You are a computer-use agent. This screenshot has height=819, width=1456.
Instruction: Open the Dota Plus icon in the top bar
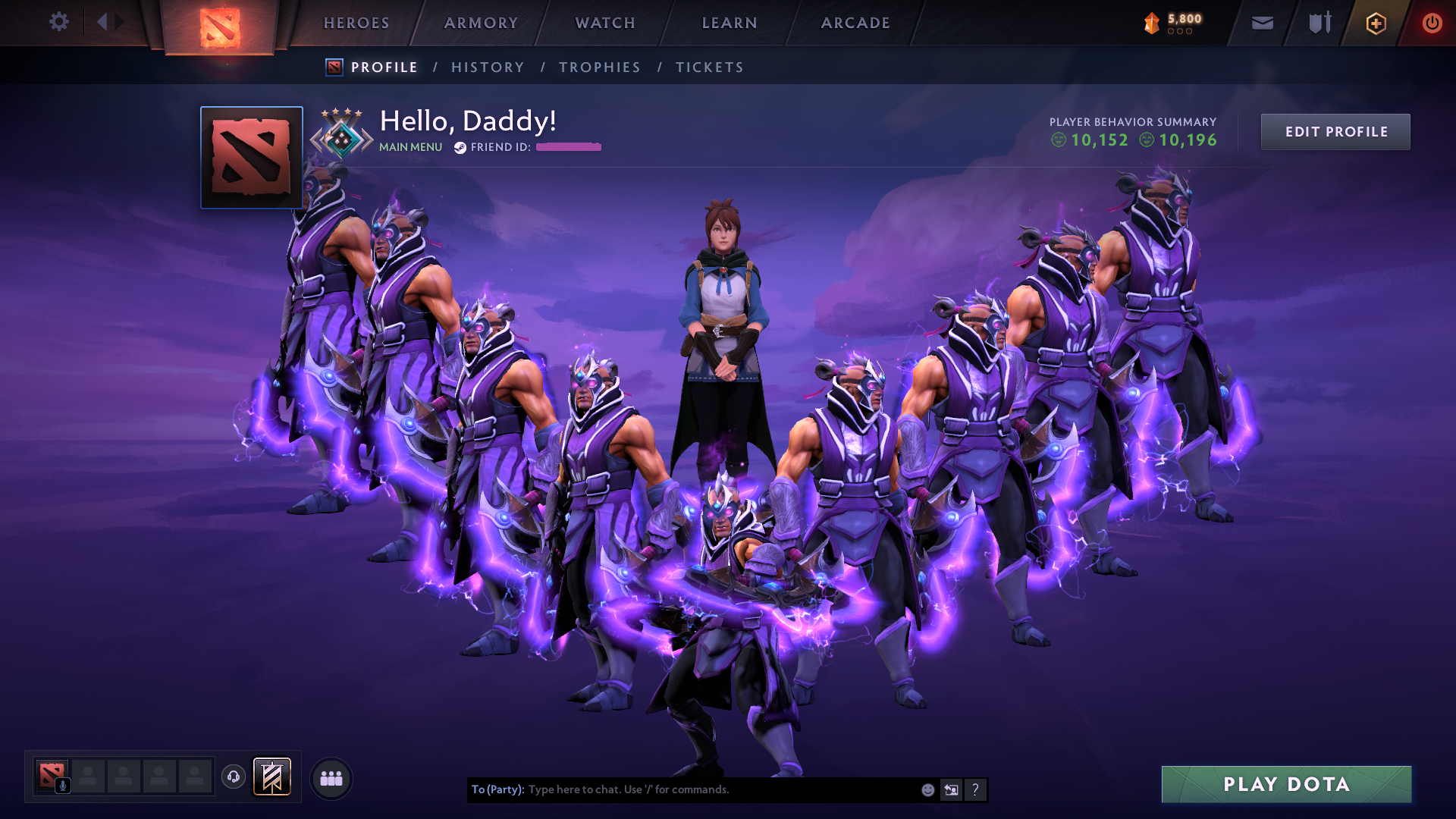(1376, 23)
